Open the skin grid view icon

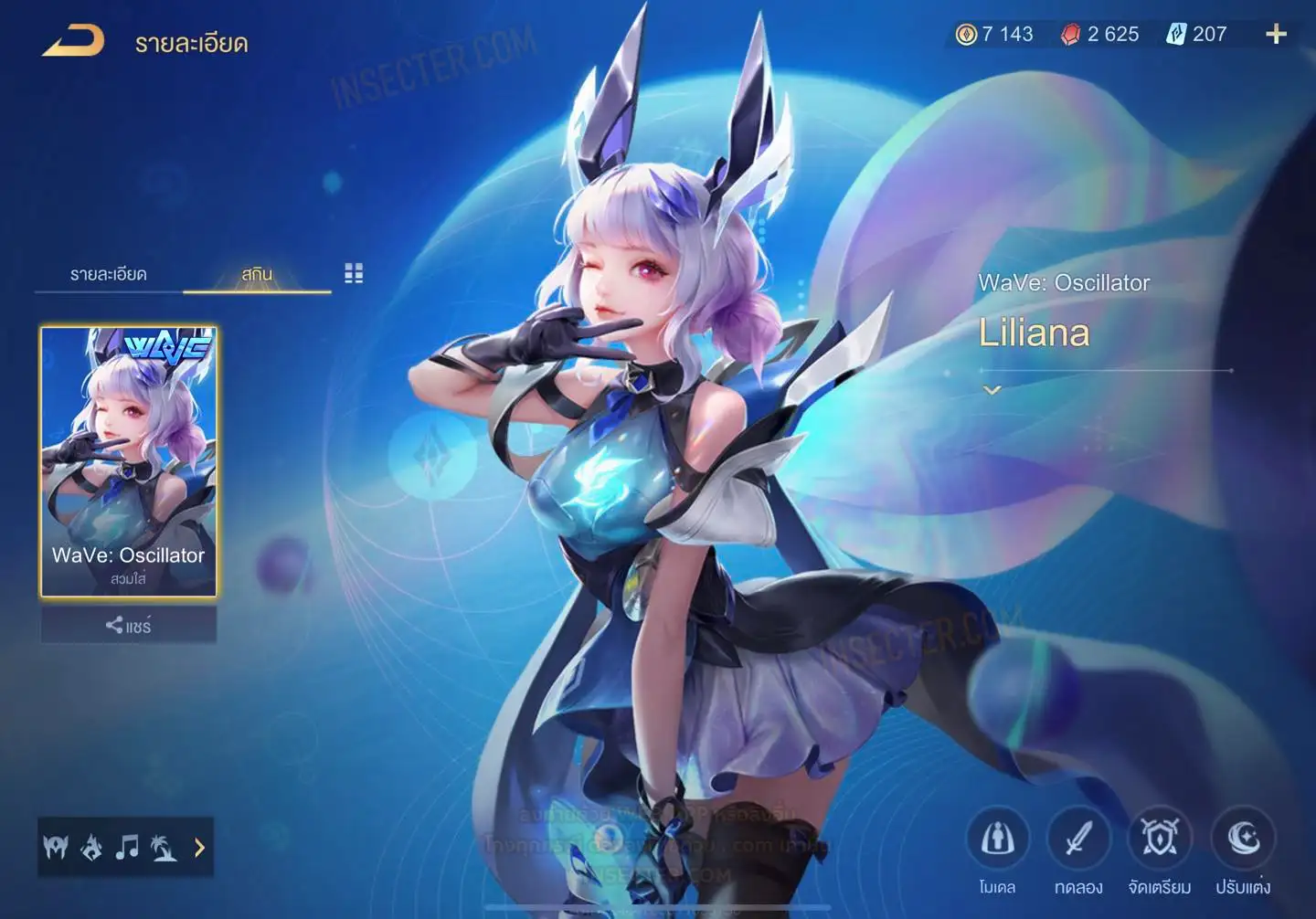click(354, 273)
